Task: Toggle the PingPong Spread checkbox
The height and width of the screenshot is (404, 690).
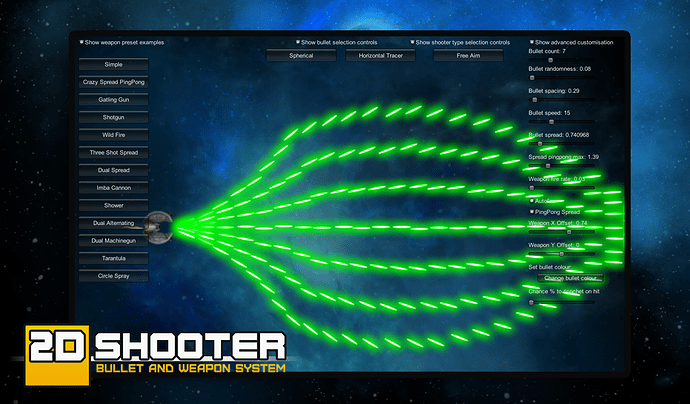Action: click(532, 212)
